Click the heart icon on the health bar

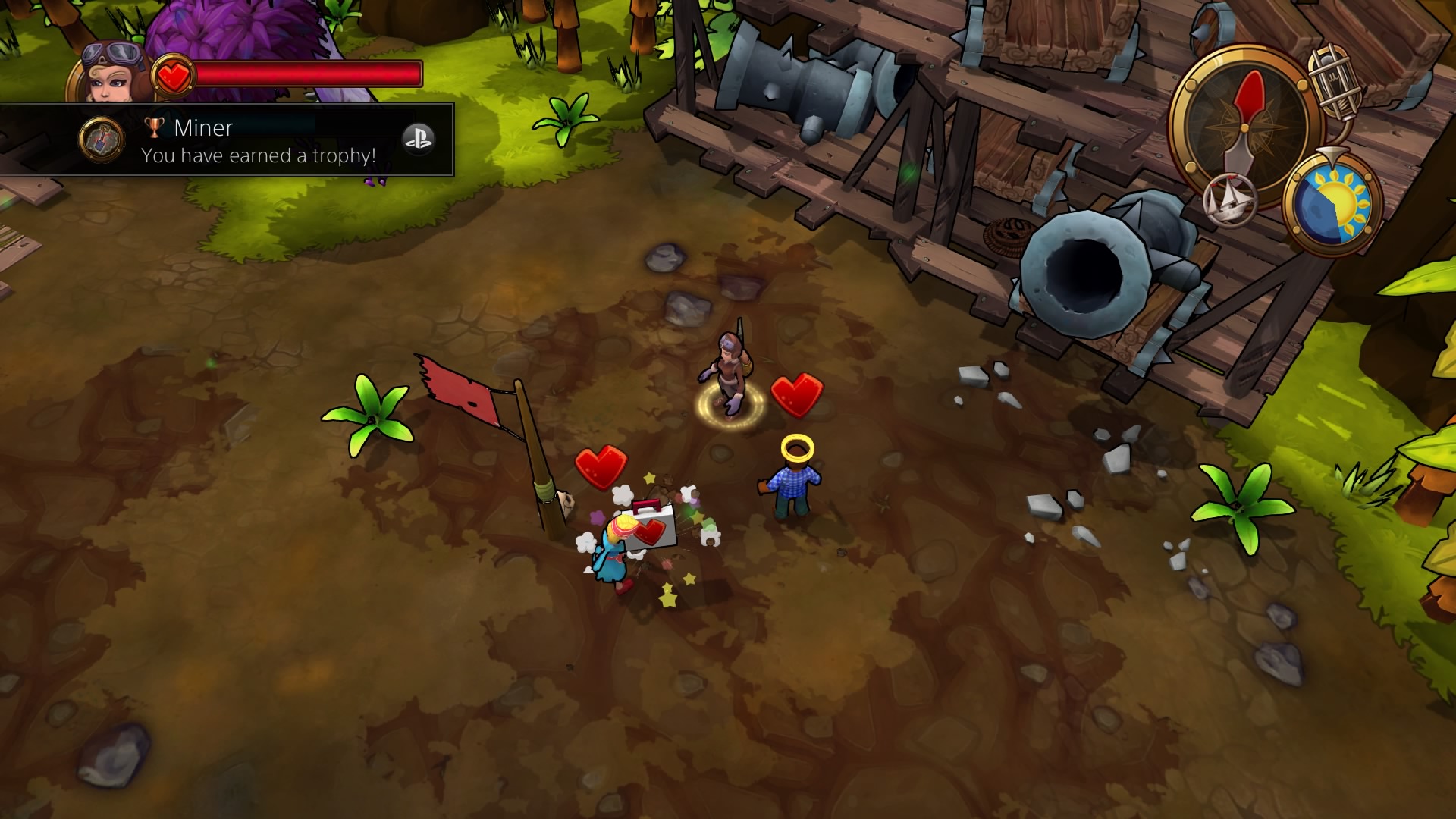[173, 75]
